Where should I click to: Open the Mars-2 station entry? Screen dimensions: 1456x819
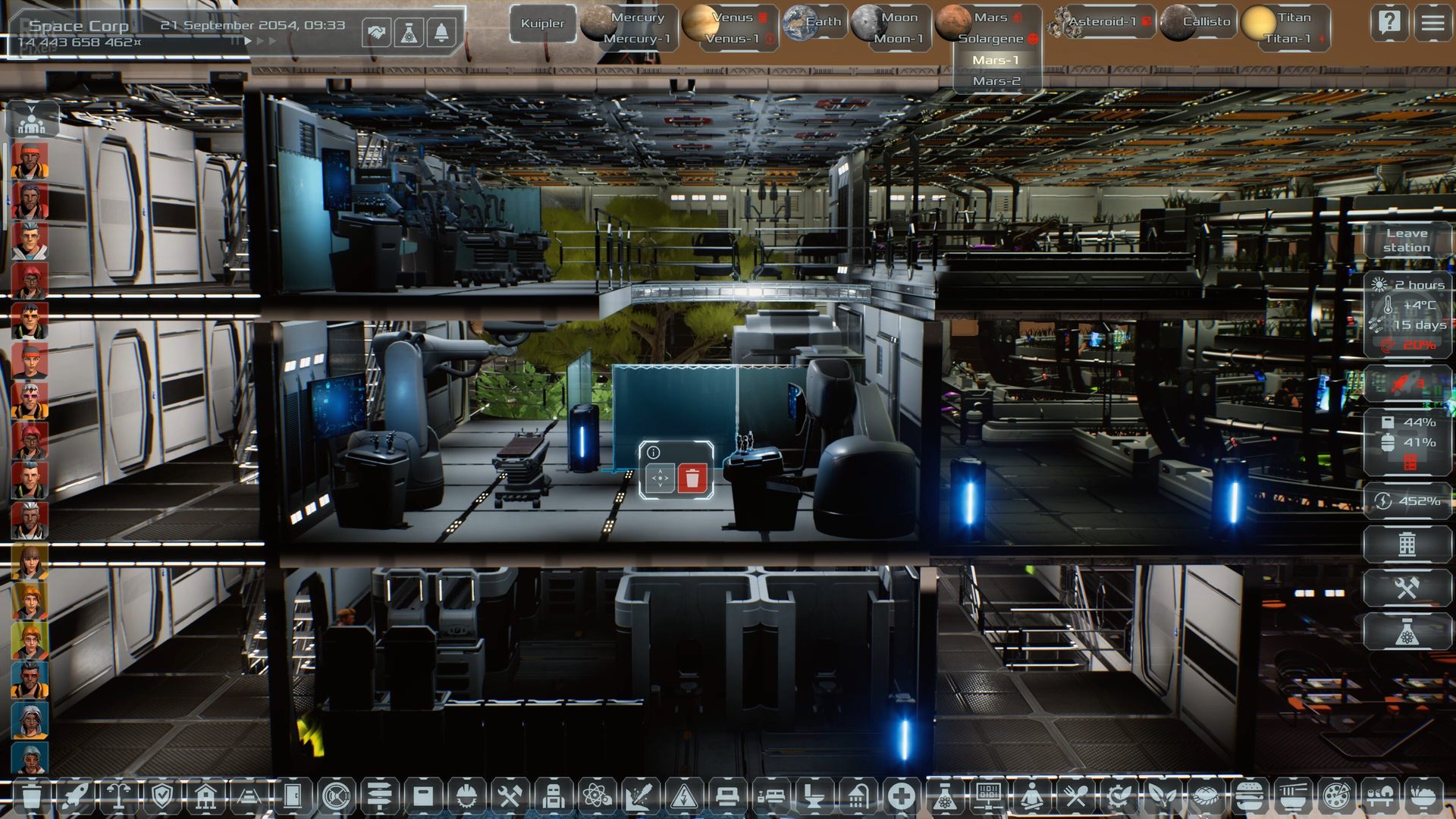996,81
